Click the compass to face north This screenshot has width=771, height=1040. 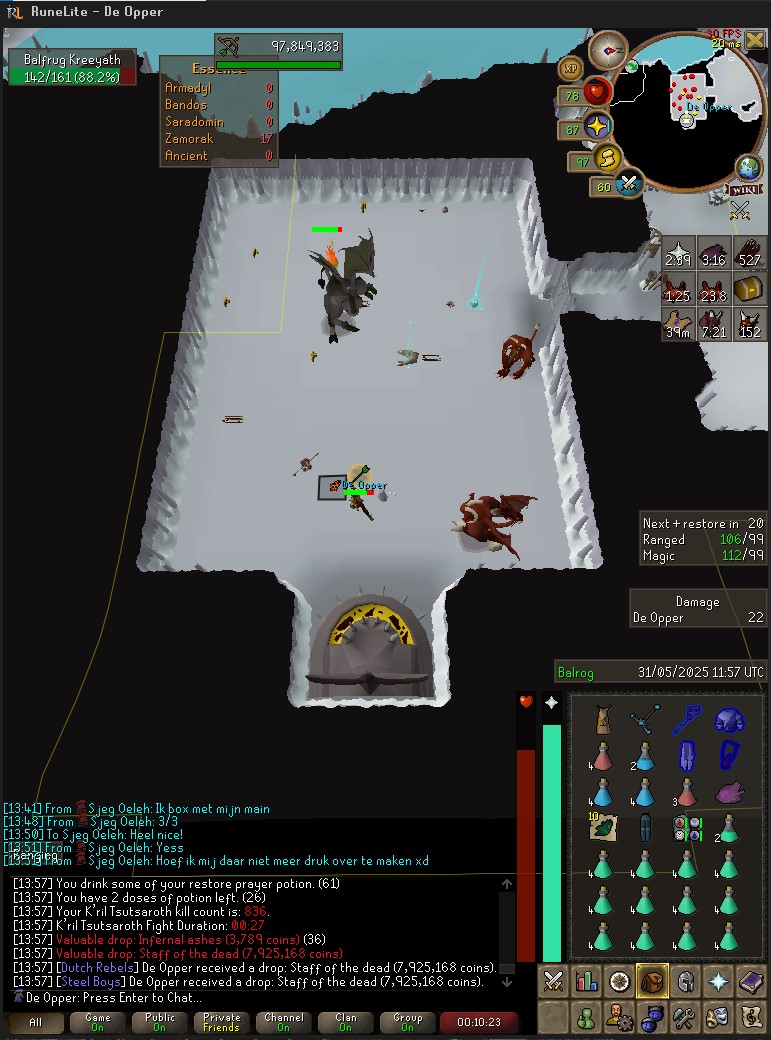tap(607, 49)
